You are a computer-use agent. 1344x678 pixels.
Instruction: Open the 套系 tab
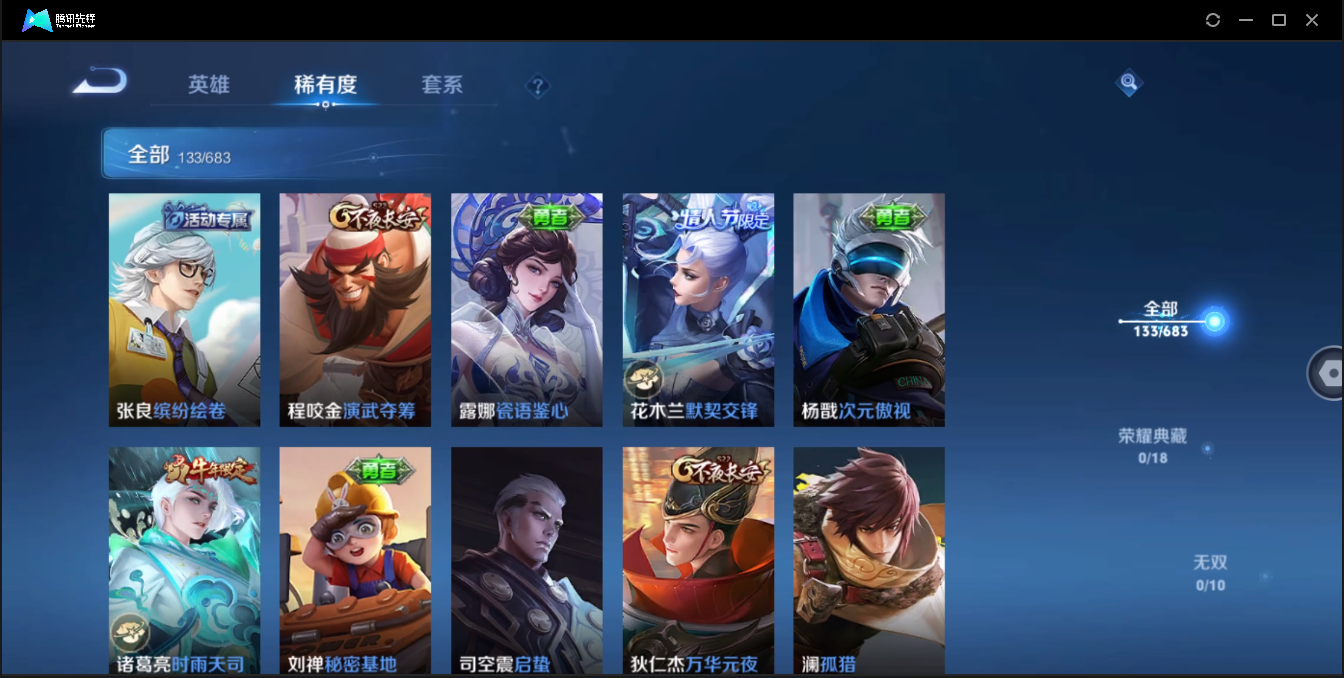tap(442, 85)
